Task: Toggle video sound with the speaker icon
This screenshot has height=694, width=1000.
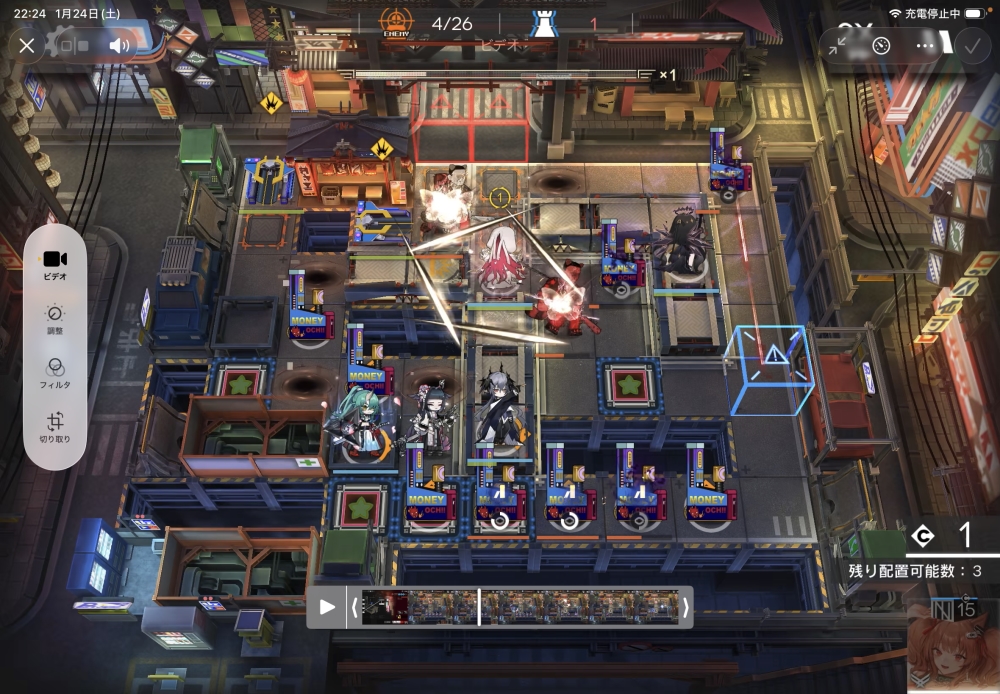Action: click(120, 46)
